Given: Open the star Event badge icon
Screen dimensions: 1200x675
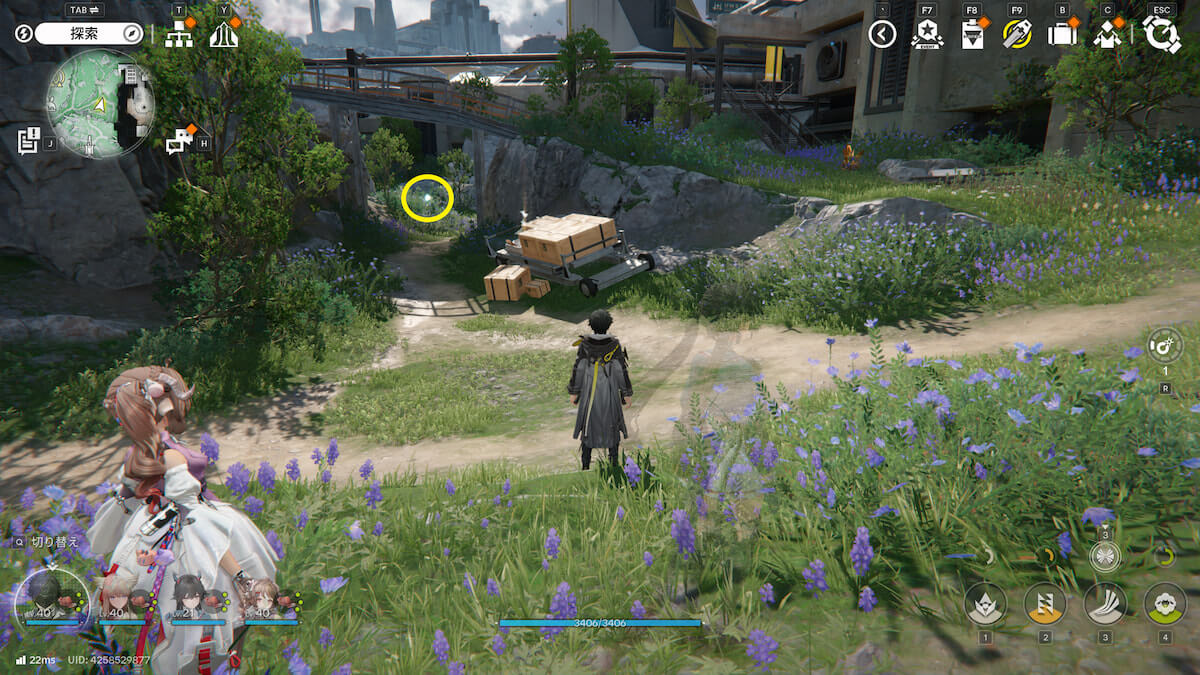Looking at the screenshot, I should coord(927,35).
